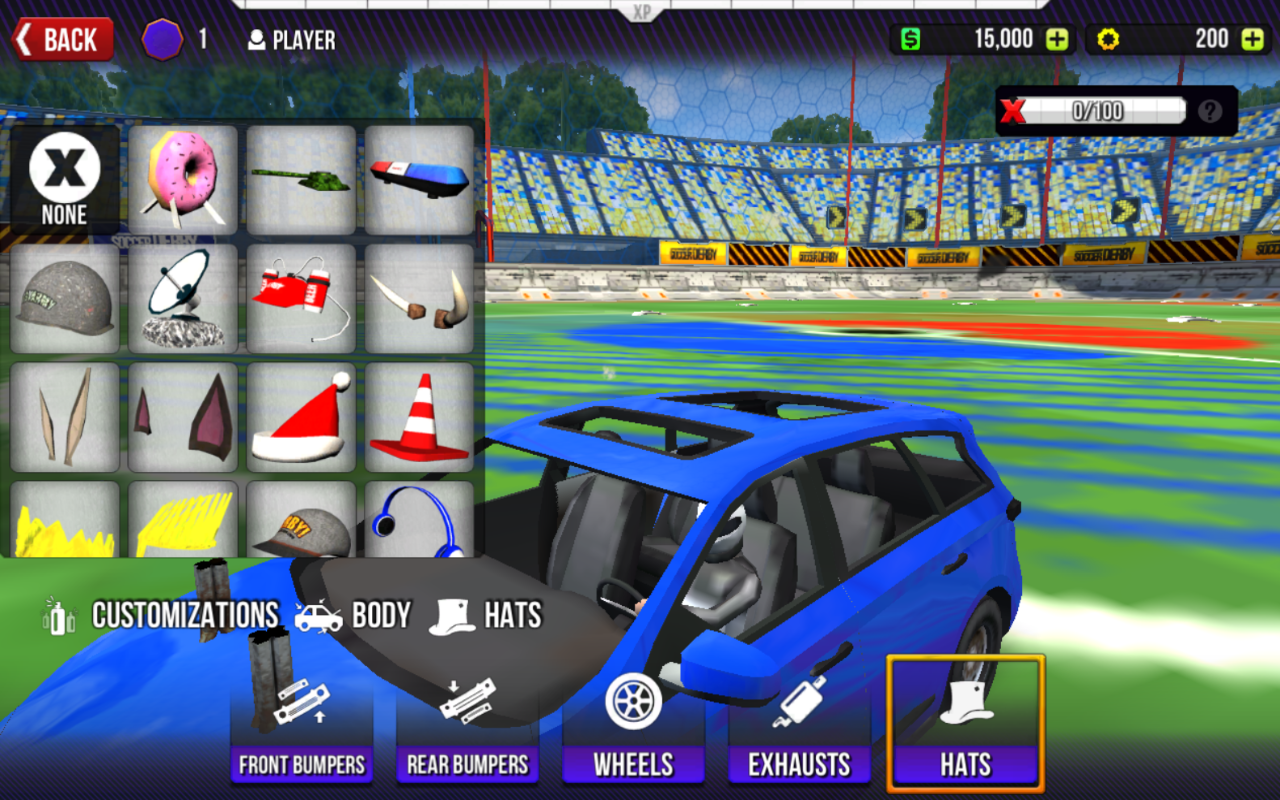The width and height of the screenshot is (1280, 800).
Task: Choose the blue headphones hat
Action: (x=419, y=520)
